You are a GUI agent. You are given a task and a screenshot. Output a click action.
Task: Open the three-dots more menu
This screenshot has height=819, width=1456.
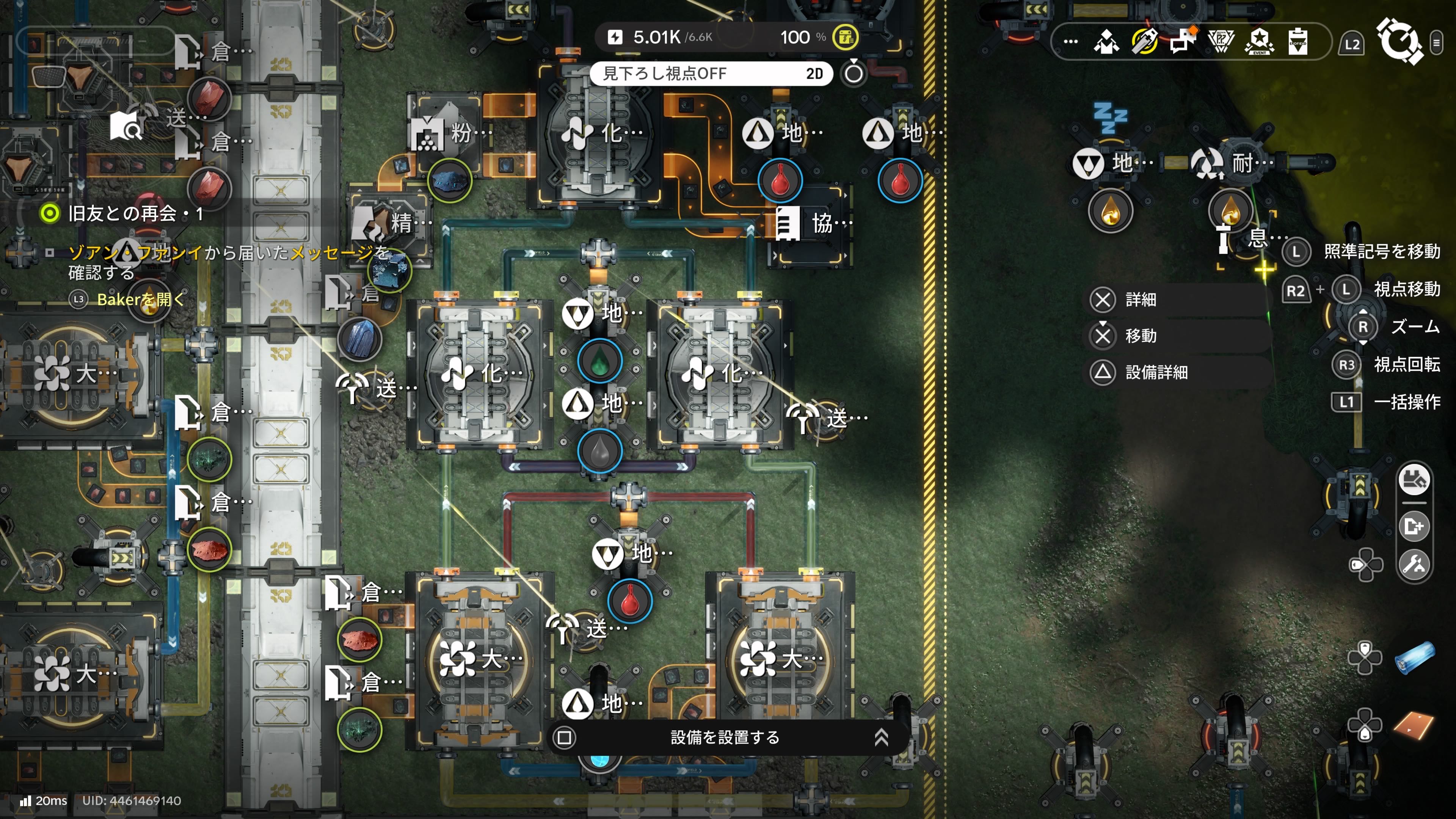pyautogui.click(x=1070, y=41)
